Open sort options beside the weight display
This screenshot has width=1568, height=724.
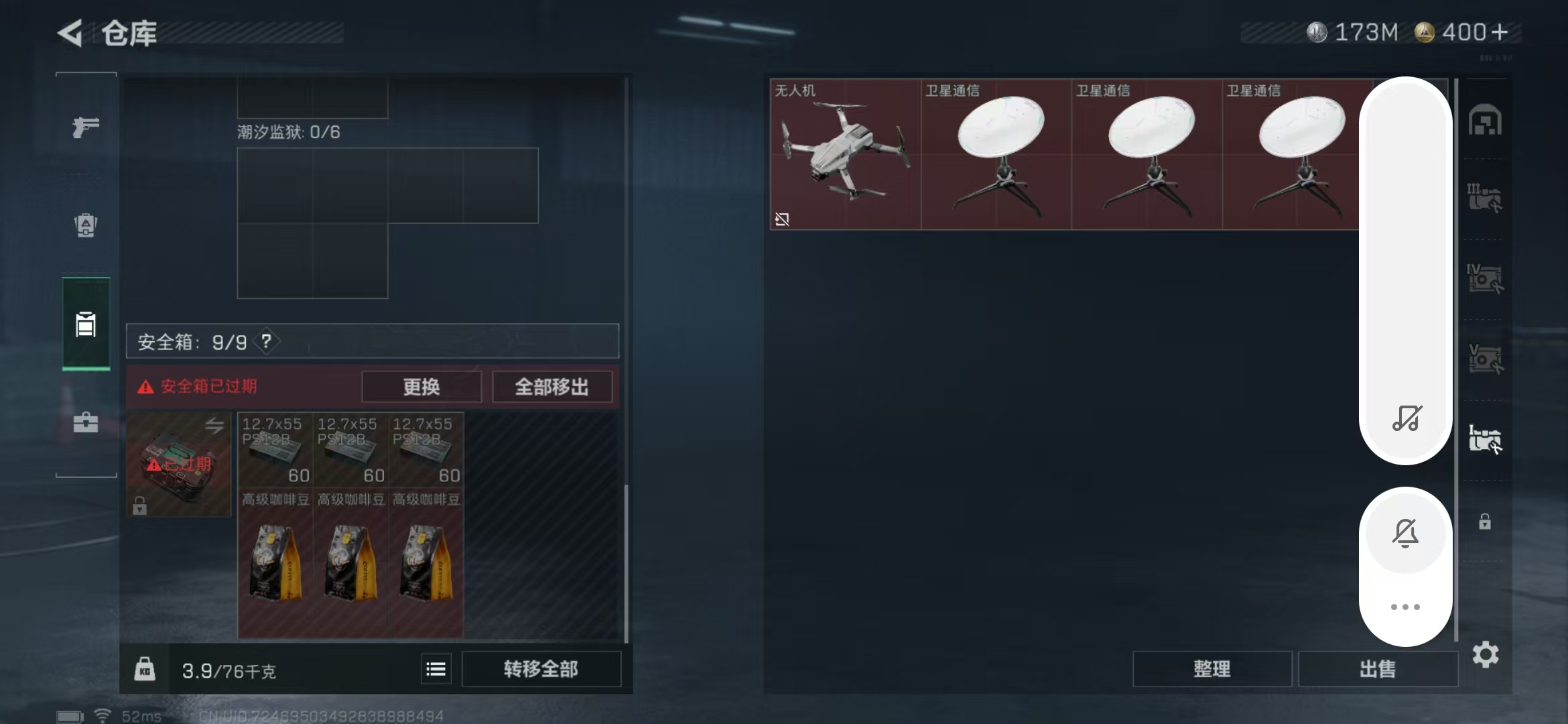pyautogui.click(x=436, y=668)
